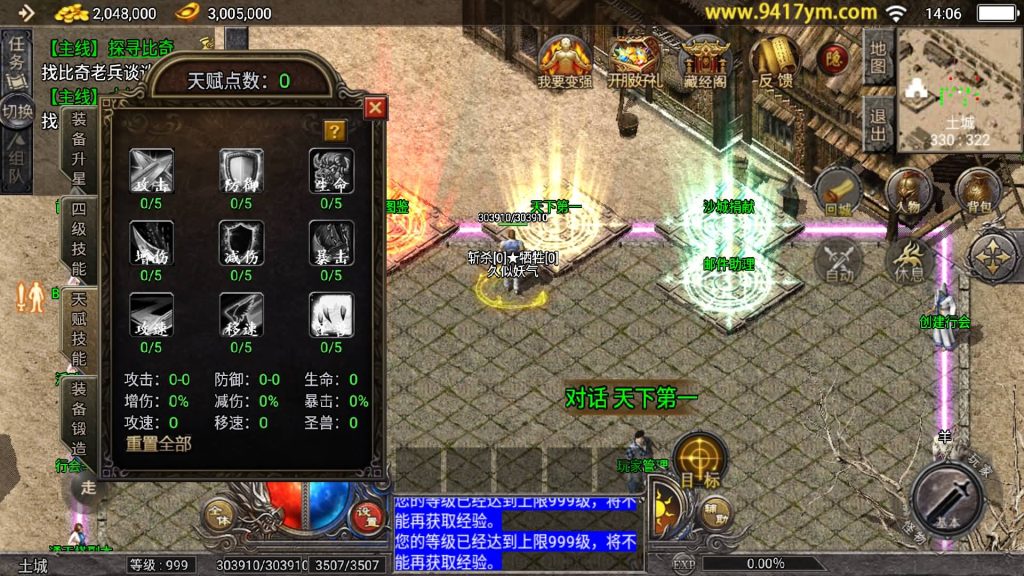
Task: Open the 开服好礼 treasure chest
Action: tap(635, 63)
